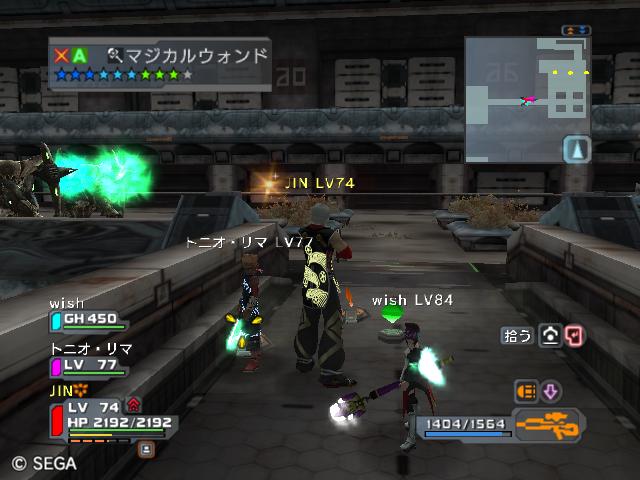Image resolution: width=640 pixels, height=480 pixels.
Task: Click the small orange icon under JIN's panel
Action: click(146, 449)
